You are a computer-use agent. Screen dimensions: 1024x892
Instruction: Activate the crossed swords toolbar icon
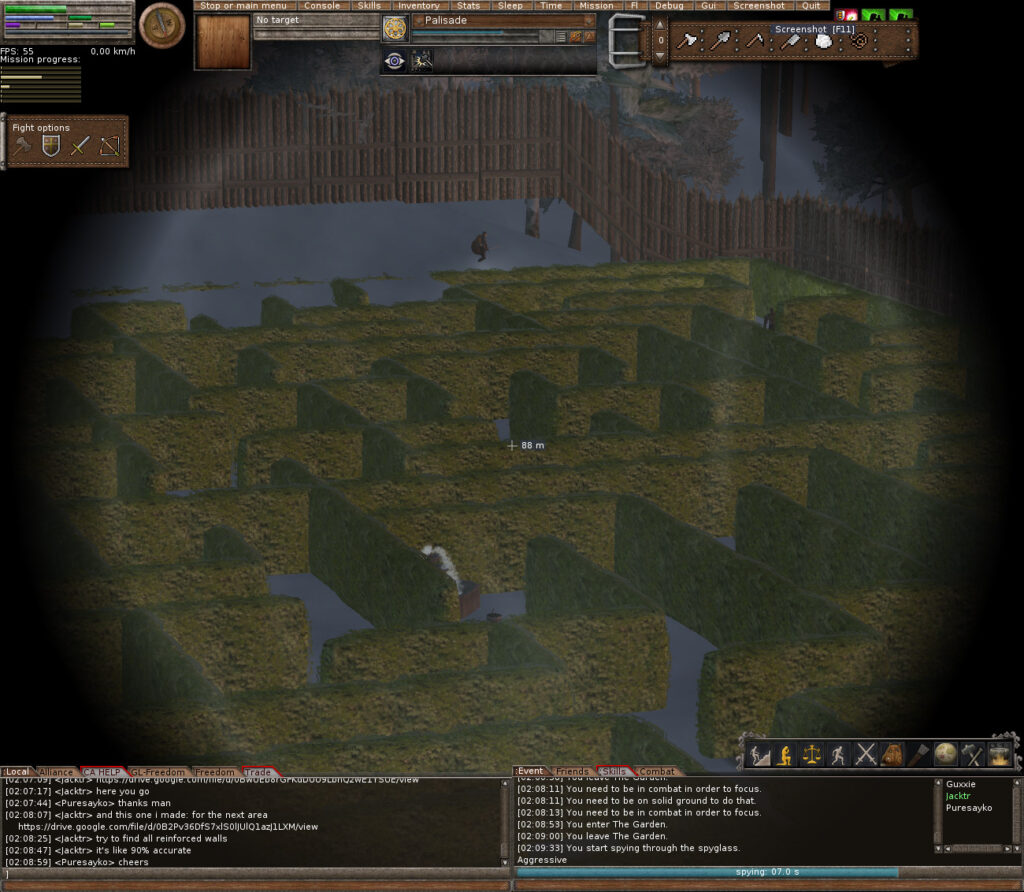click(x=866, y=755)
